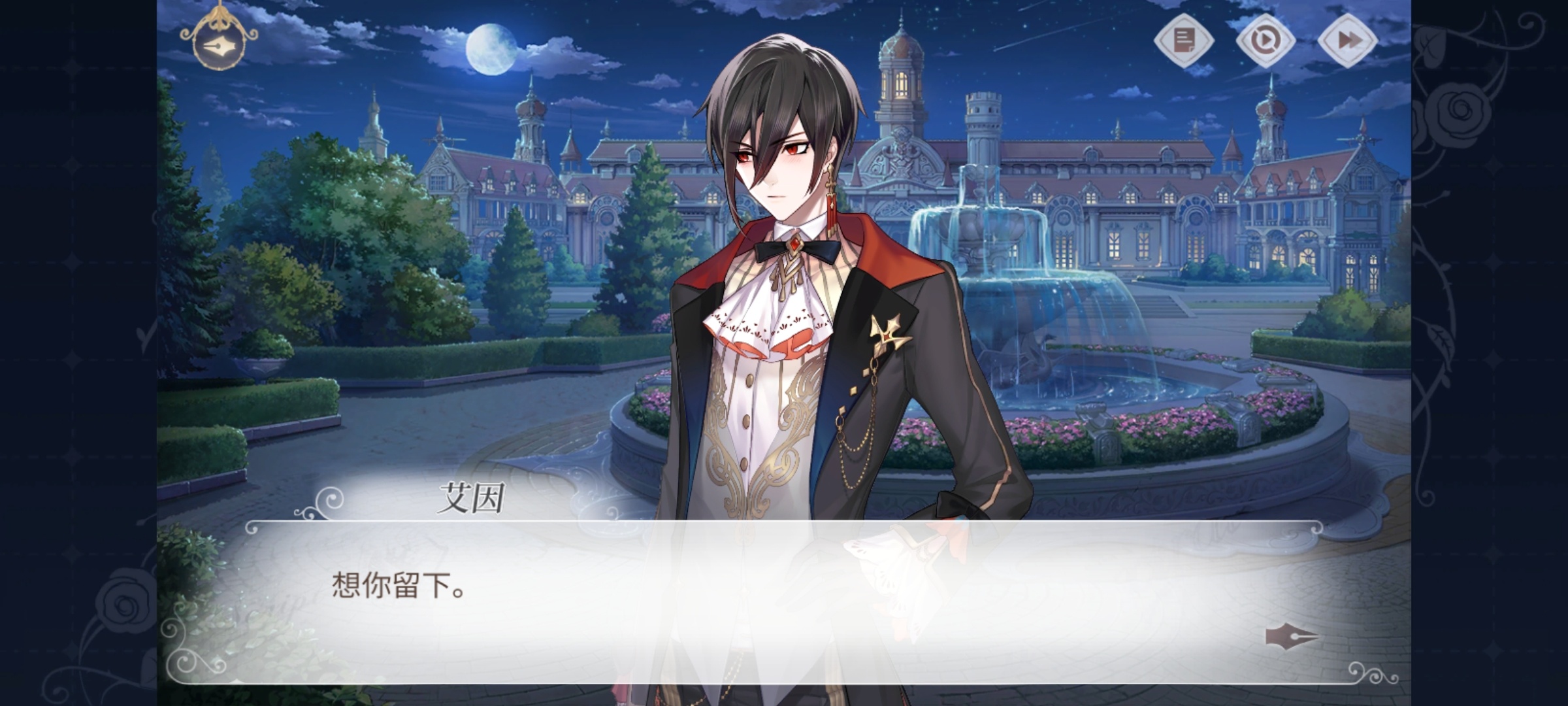Skip the story with fast-forward button
This screenshot has height=706, width=1568.
pyautogui.click(x=1347, y=41)
